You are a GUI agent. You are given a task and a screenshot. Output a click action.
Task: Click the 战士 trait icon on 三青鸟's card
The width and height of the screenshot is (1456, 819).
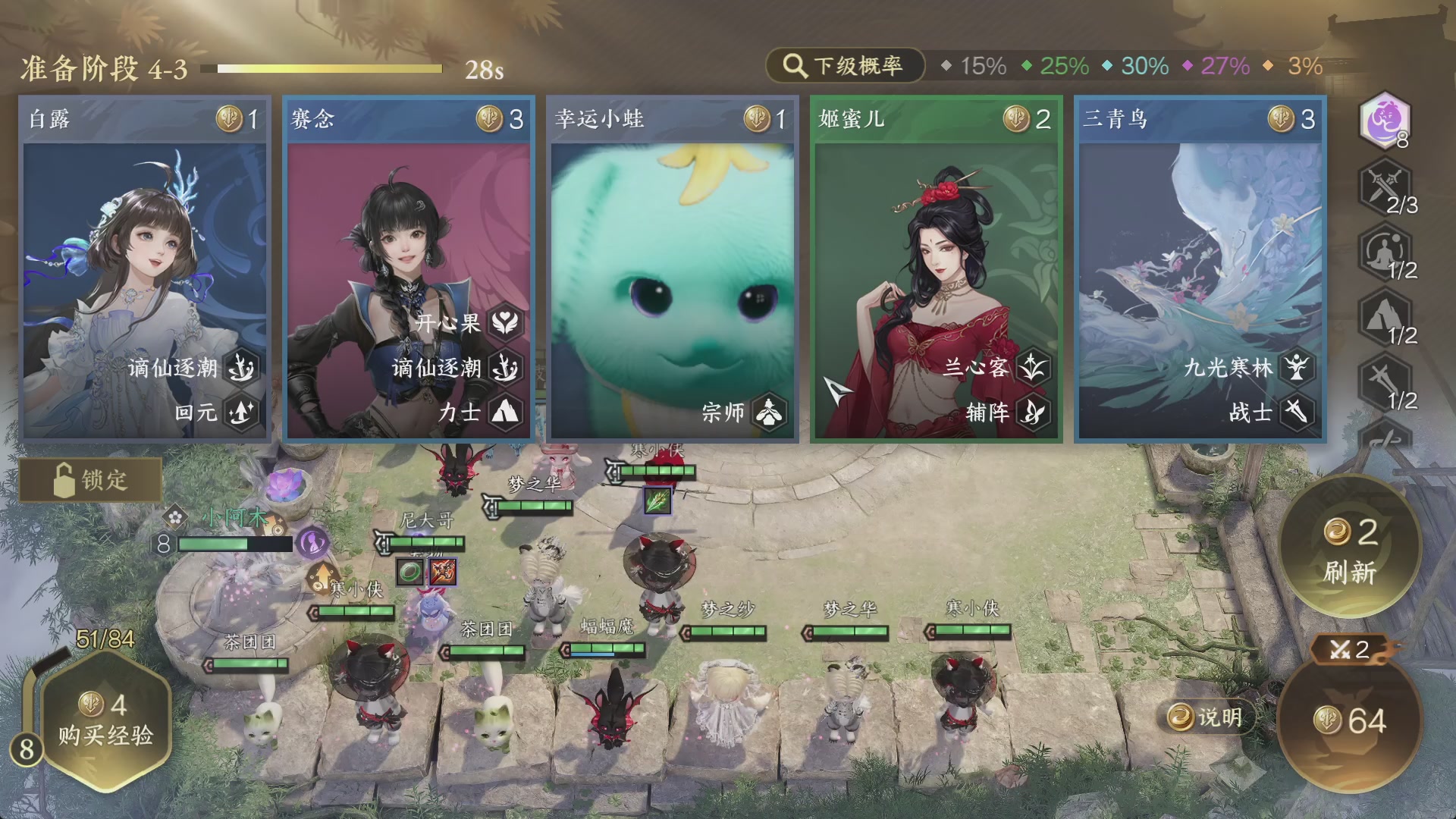pos(1298,413)
